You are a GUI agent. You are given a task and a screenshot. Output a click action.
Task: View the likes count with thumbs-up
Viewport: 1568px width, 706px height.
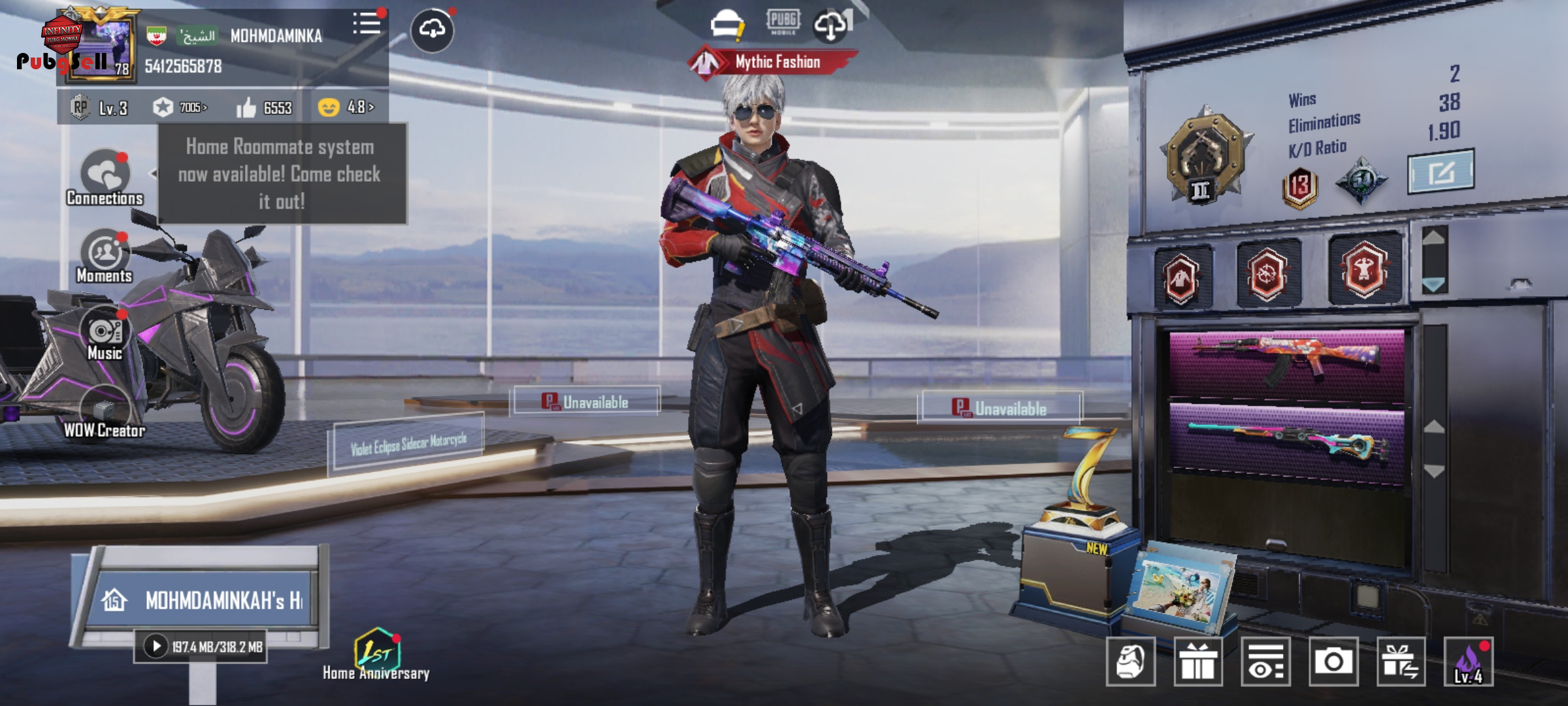(265, 108)
